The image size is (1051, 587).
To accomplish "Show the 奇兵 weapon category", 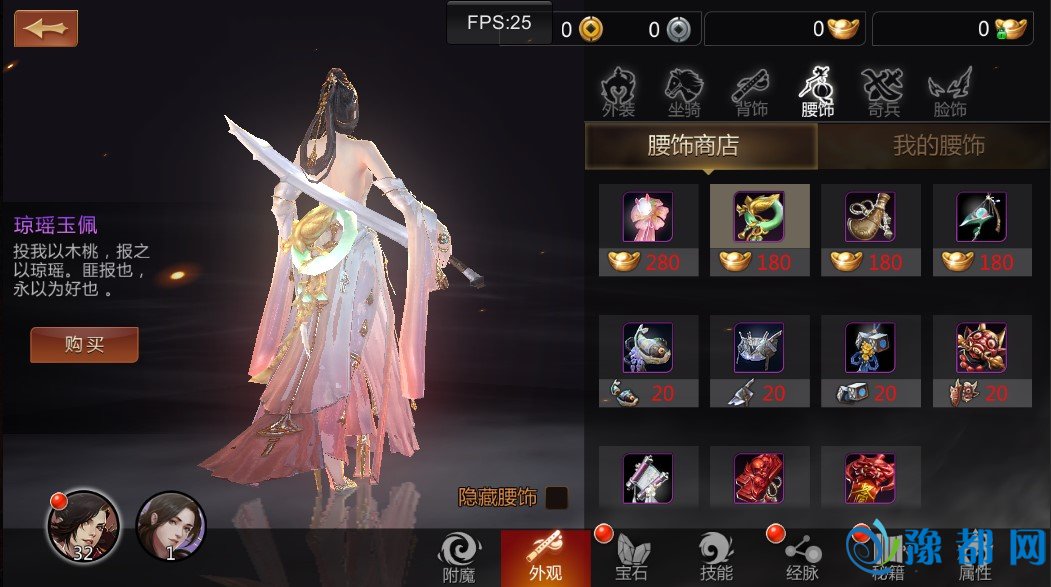I will [883, 93].
